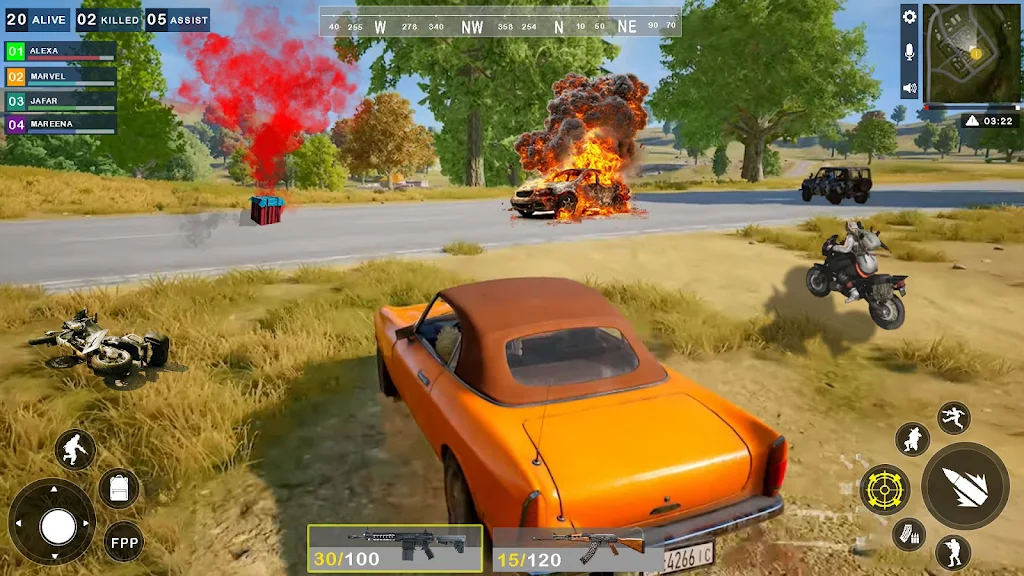Toggle the speaker sound icon
The height and width of the screenshot is (576, 1024).
pyautogui.click(x=909, y=88)
